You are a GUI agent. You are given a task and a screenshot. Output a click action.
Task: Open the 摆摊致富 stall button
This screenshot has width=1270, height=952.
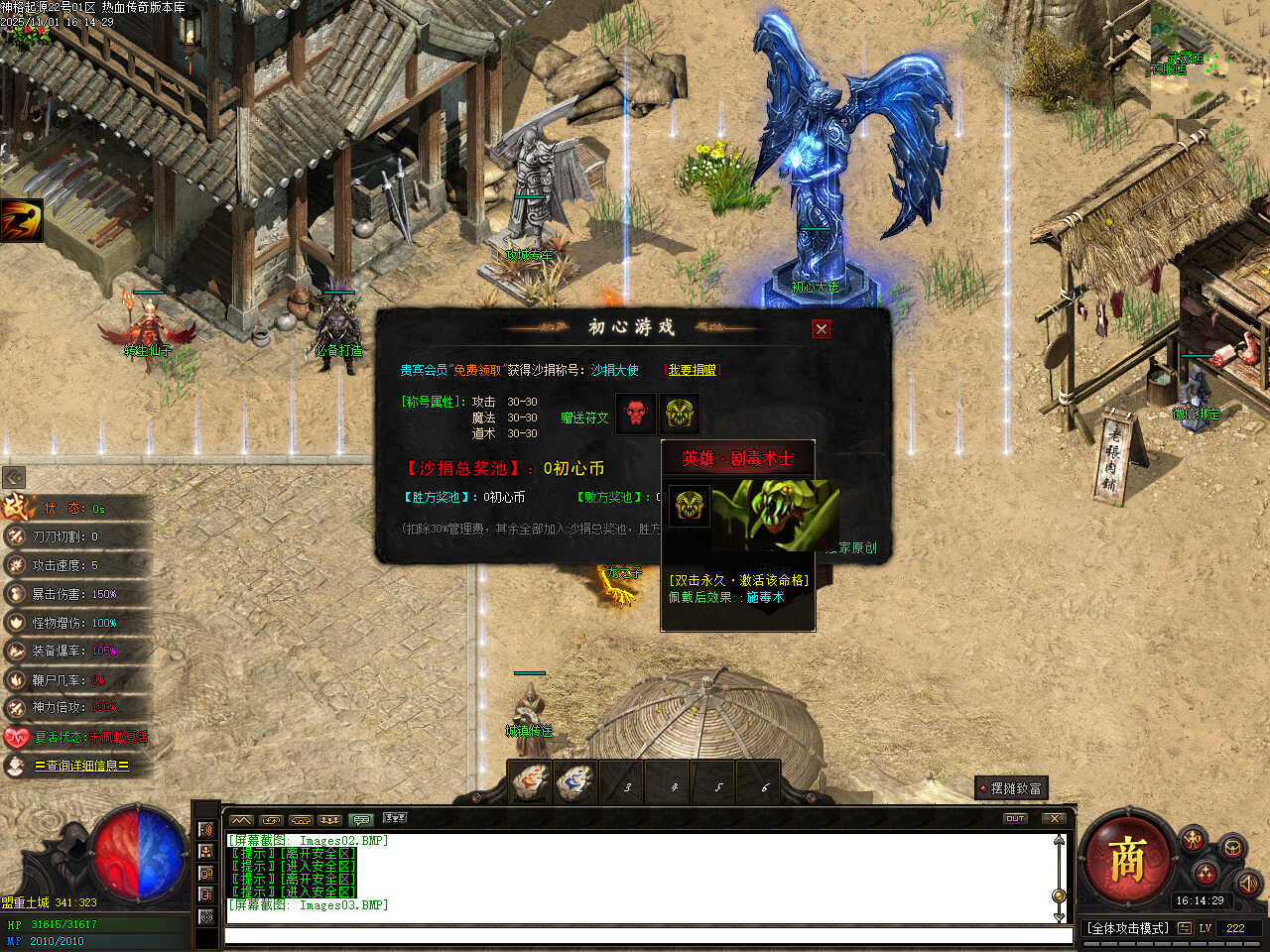point(1011,788)
